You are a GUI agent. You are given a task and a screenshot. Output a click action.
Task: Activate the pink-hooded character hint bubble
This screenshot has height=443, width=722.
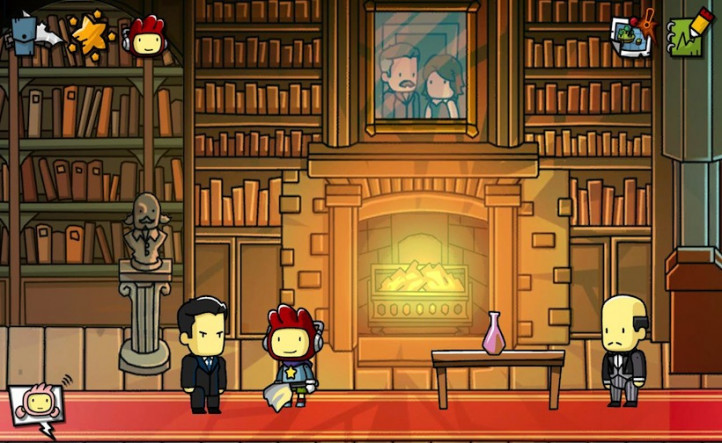click(37, 406)
